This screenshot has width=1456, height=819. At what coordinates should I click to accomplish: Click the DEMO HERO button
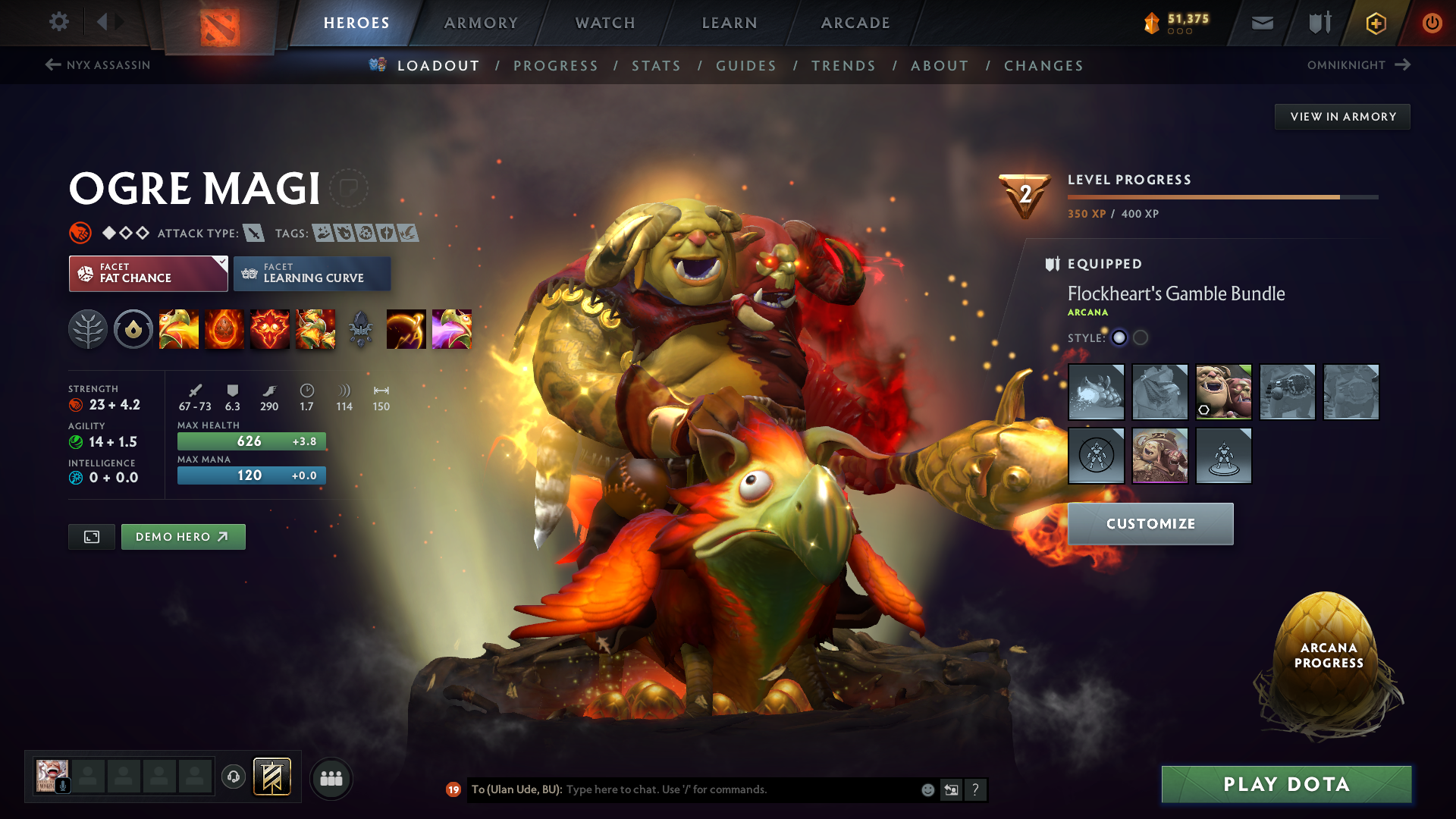[183, 536]
